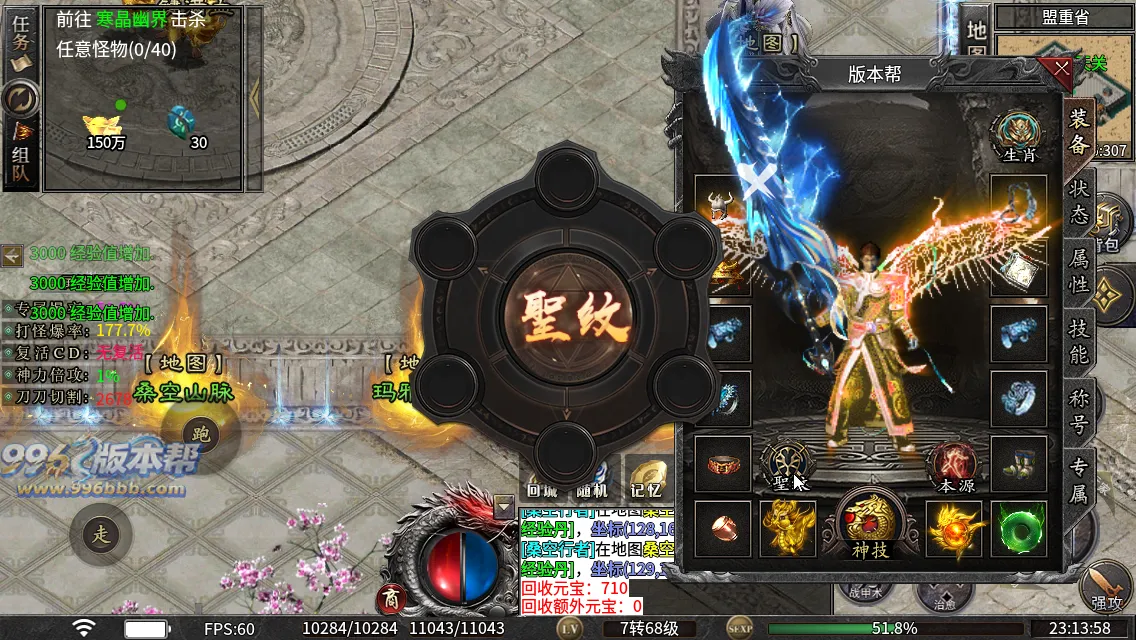Open the 商 shop button

pyautogui.click(x=391, y=599)
